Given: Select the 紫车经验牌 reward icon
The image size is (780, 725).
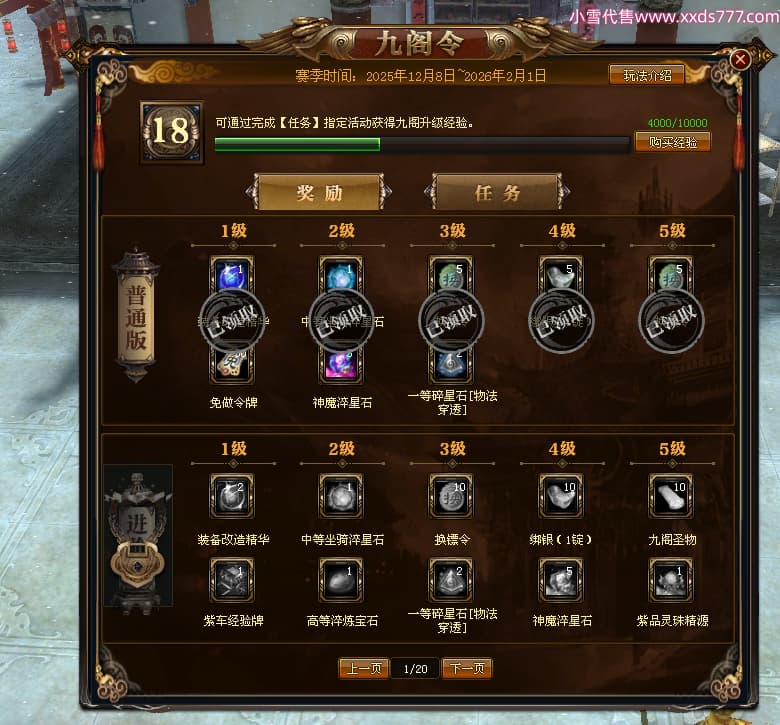Looking at the screenshot, I should [x=232, y=579].
